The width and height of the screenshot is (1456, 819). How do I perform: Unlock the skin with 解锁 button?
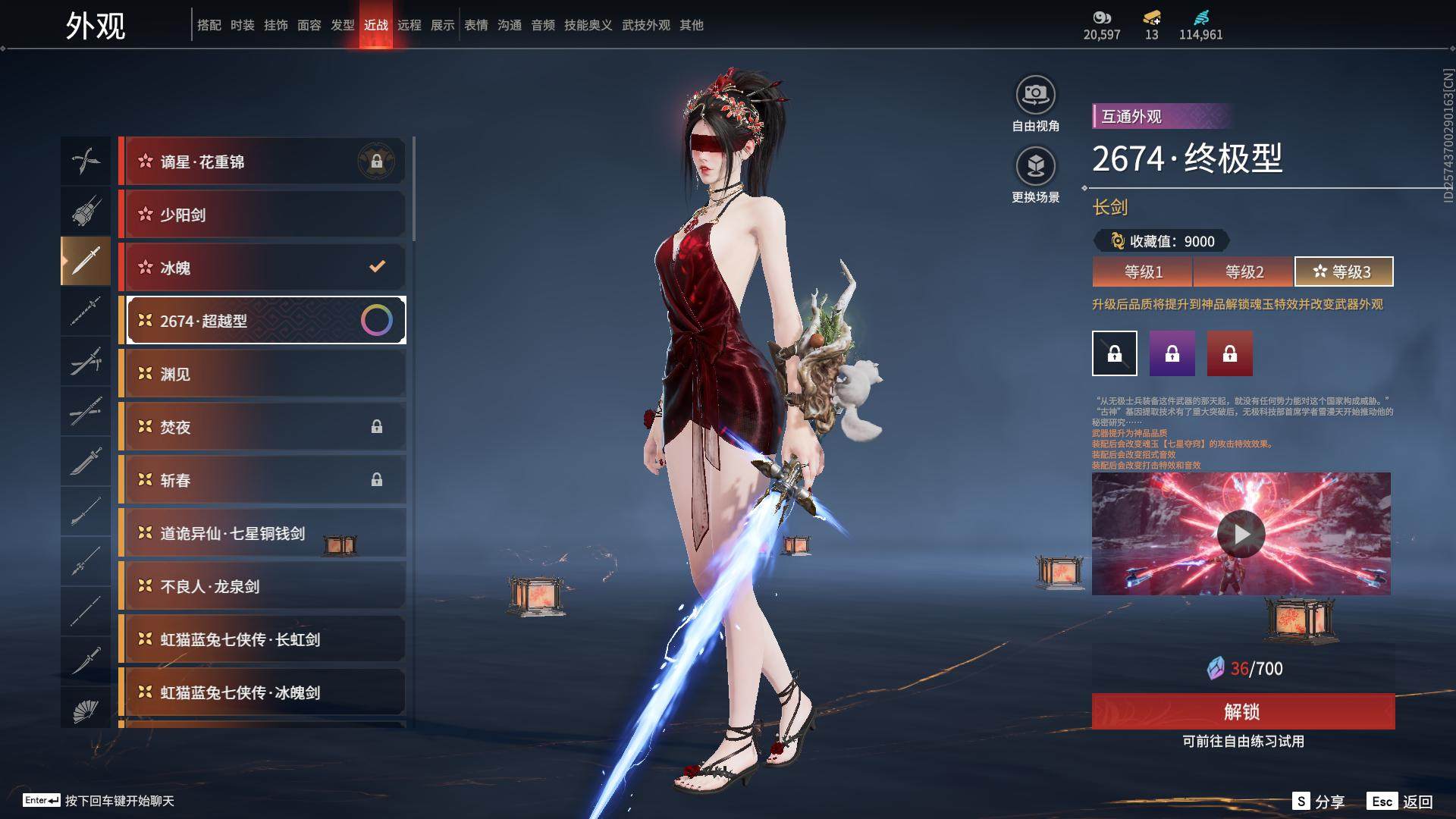1243,711
